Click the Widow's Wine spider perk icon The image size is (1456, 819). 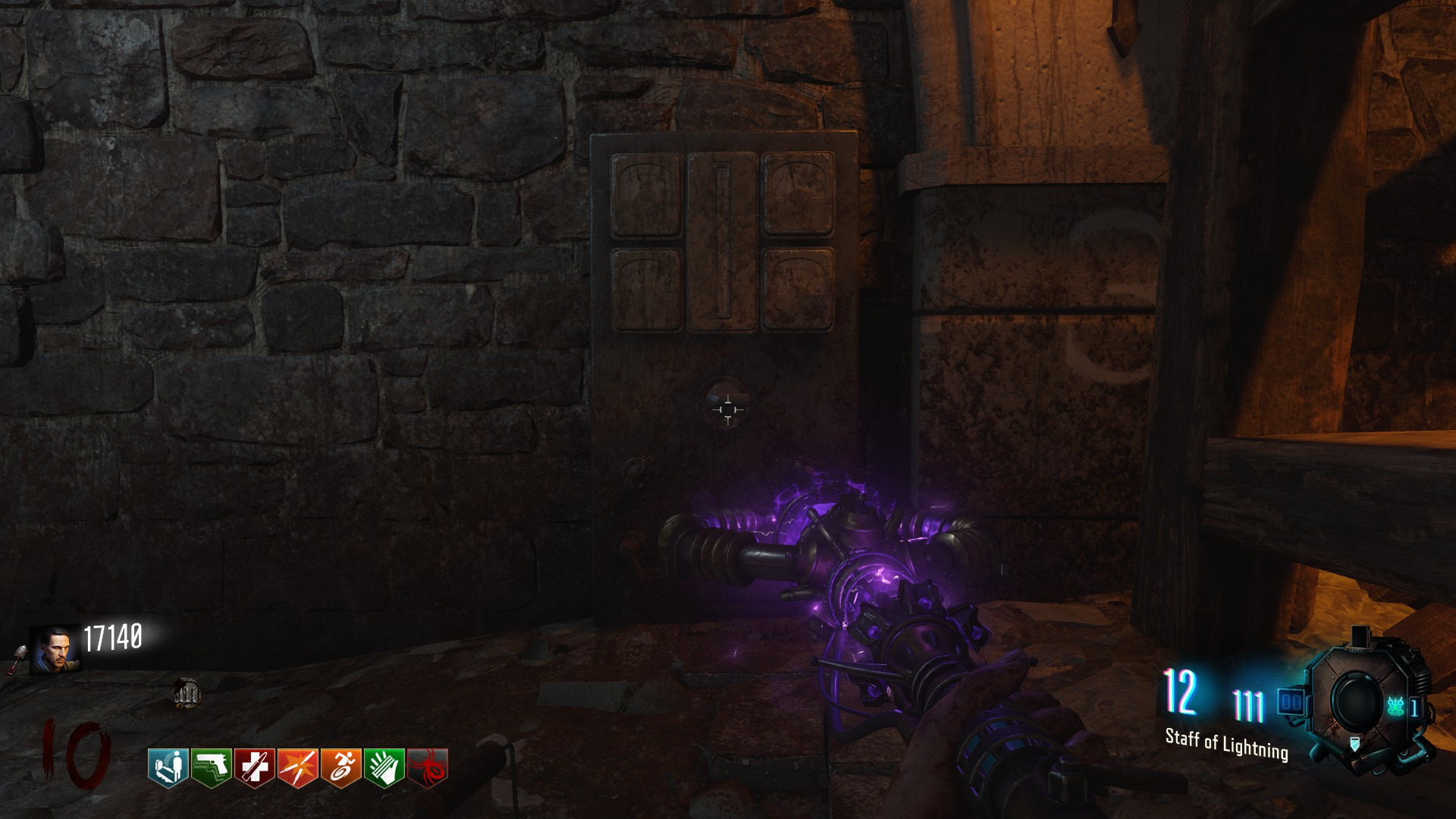coord(428,767)
